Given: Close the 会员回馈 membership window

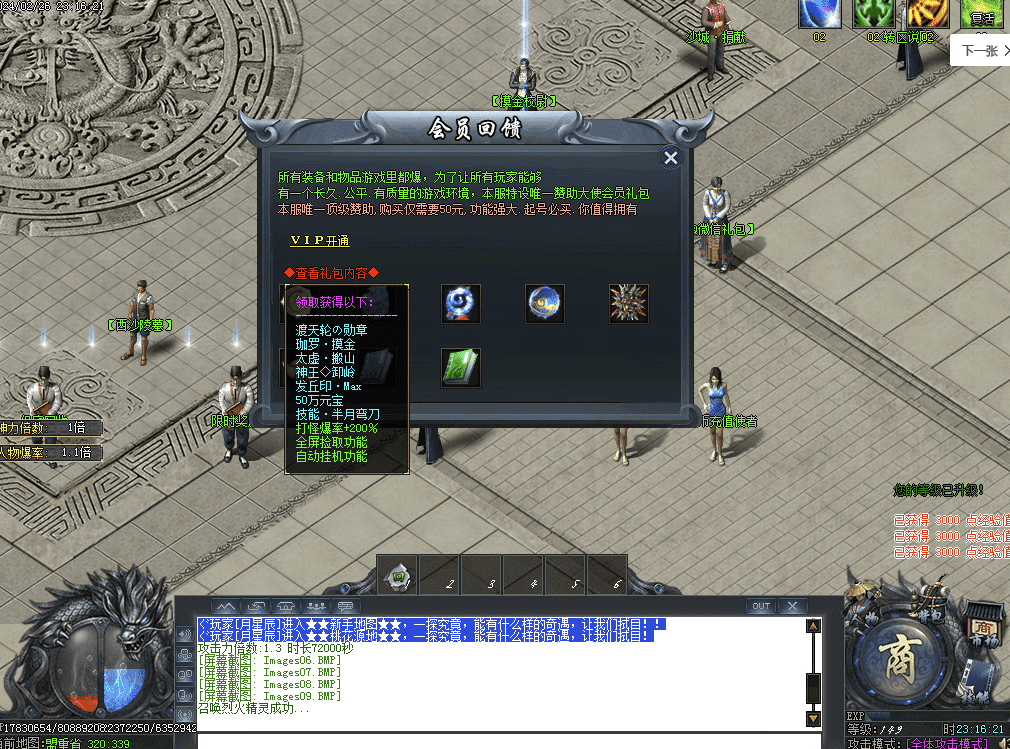Looking at the screenshot, I should (671, 157).
